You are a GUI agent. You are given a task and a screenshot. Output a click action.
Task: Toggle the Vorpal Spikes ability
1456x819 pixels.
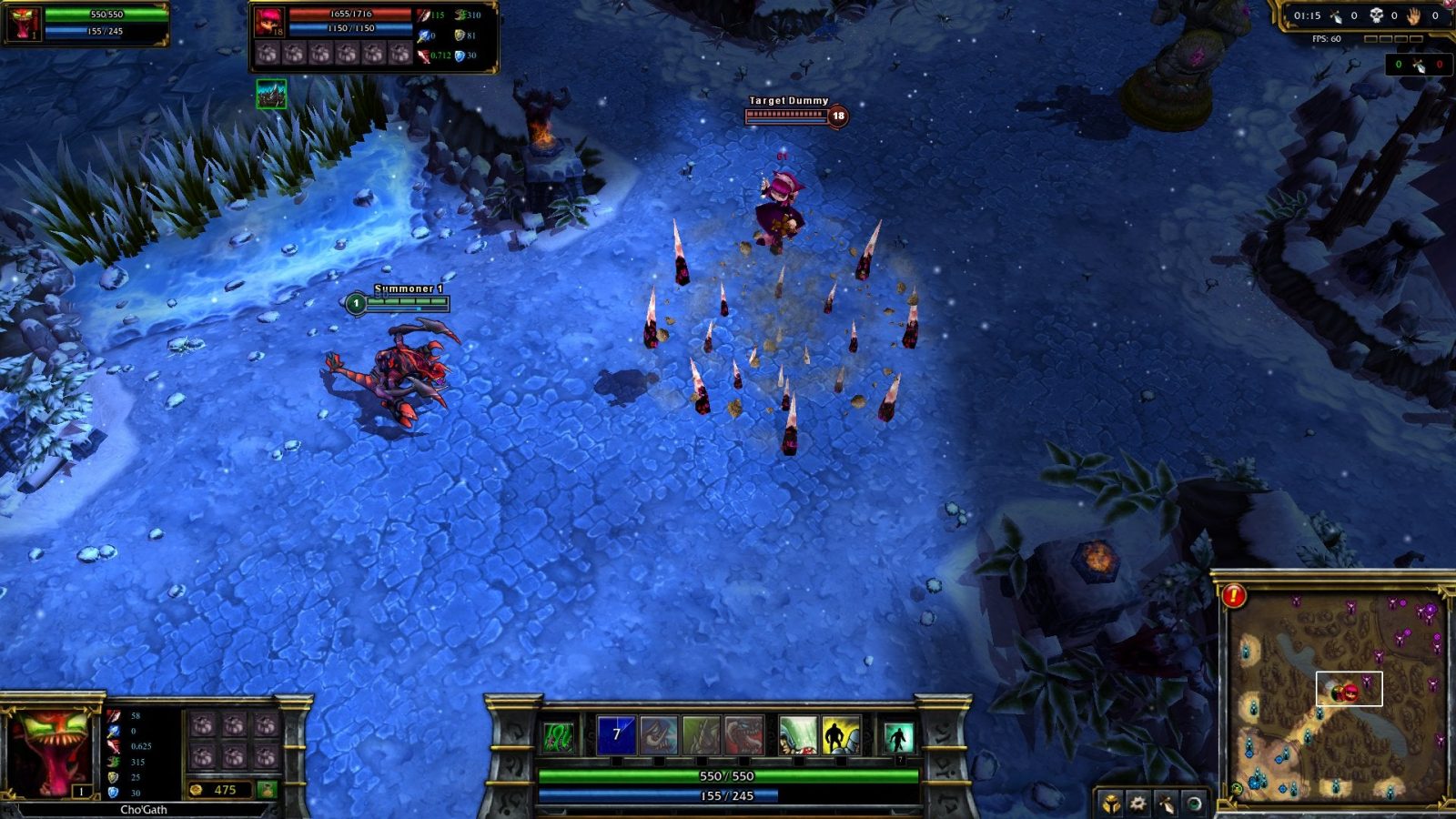point(702,735)
